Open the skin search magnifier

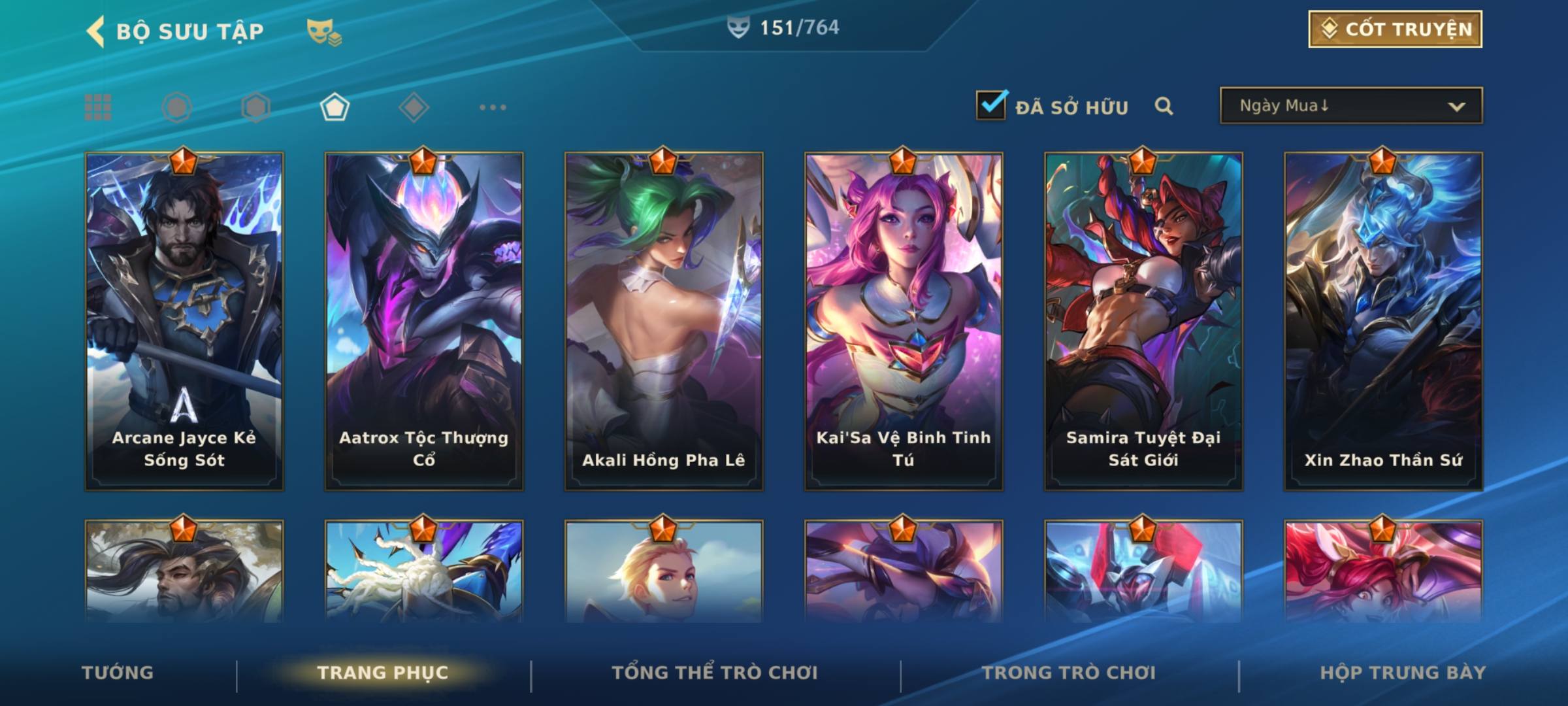[x=1164, y=106]
